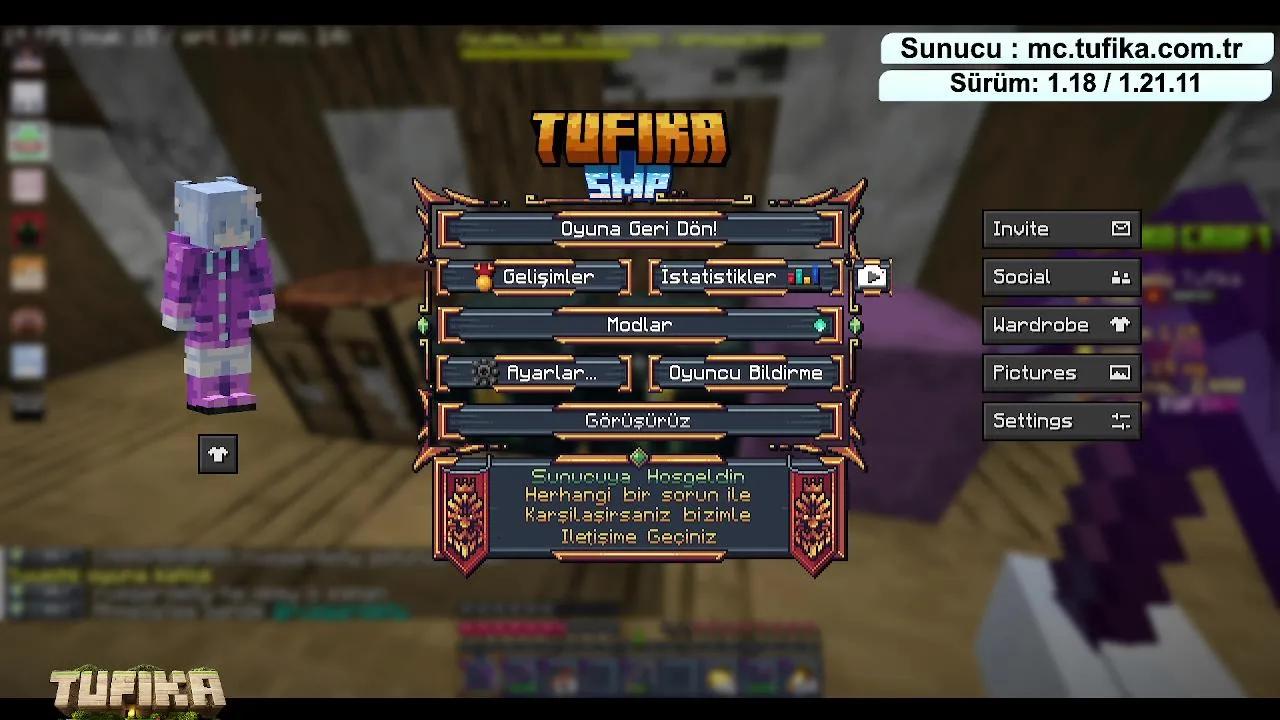Click 'Görüşürüz' to leave the server
Image resolution: width=1280 pixels, height=720 pixels.
(x=639, y=420)
